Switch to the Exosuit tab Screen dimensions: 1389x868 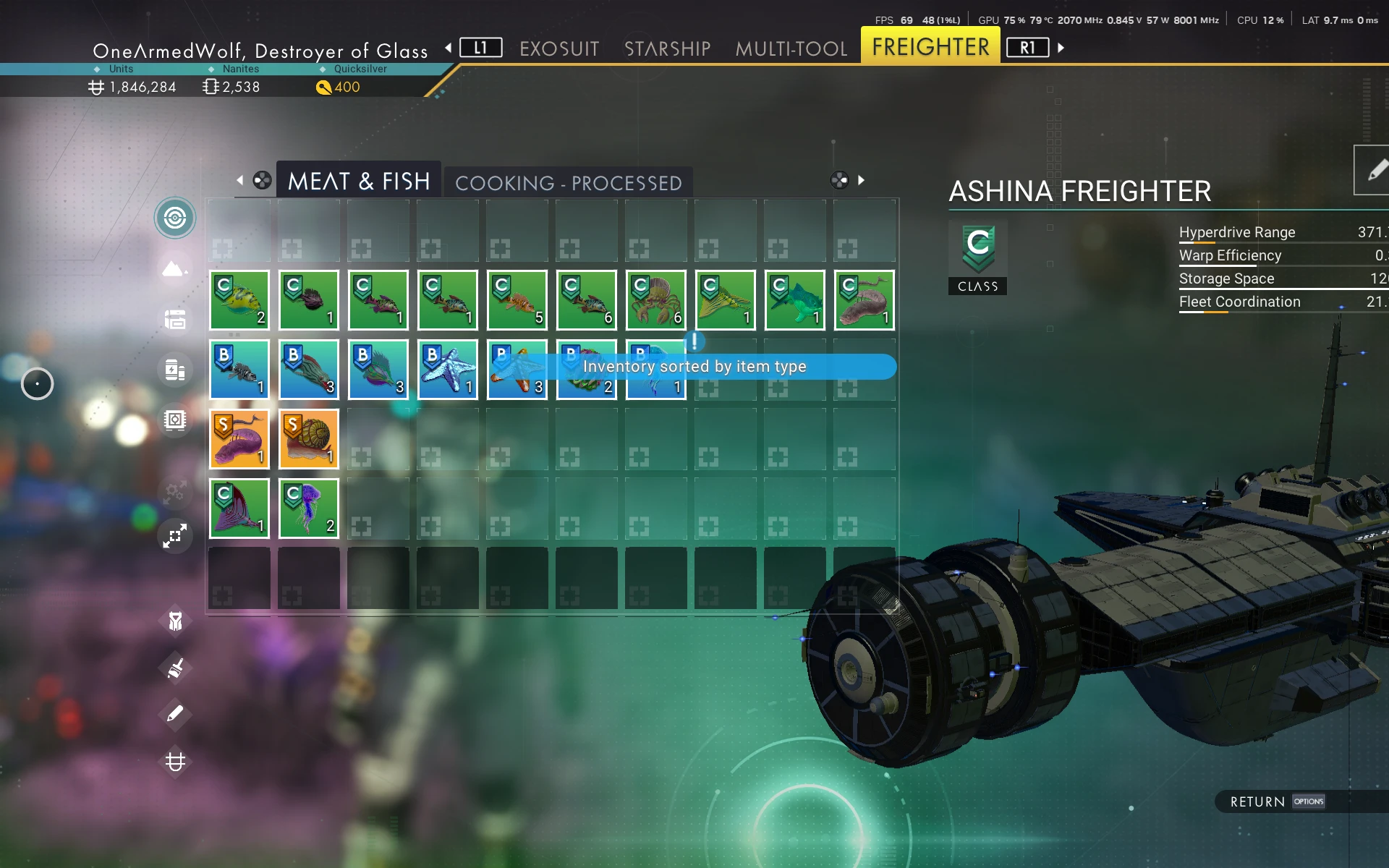559,48
